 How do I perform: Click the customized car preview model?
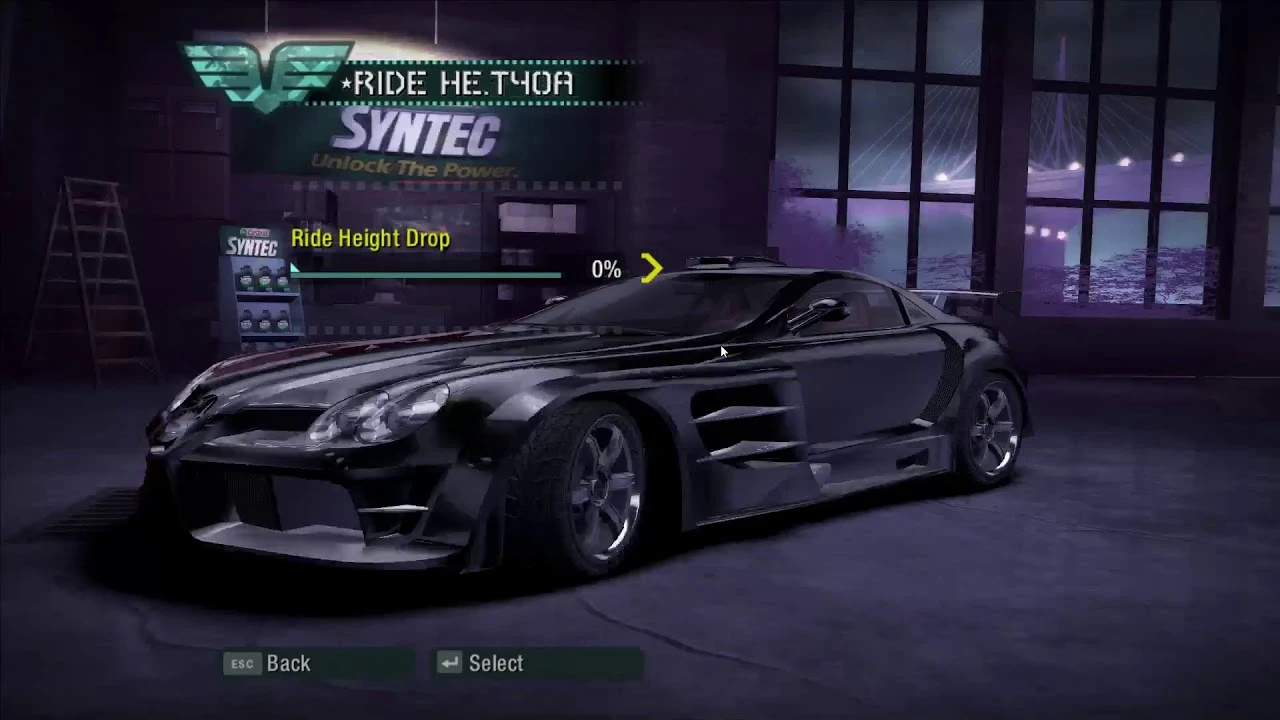point(580,430)
